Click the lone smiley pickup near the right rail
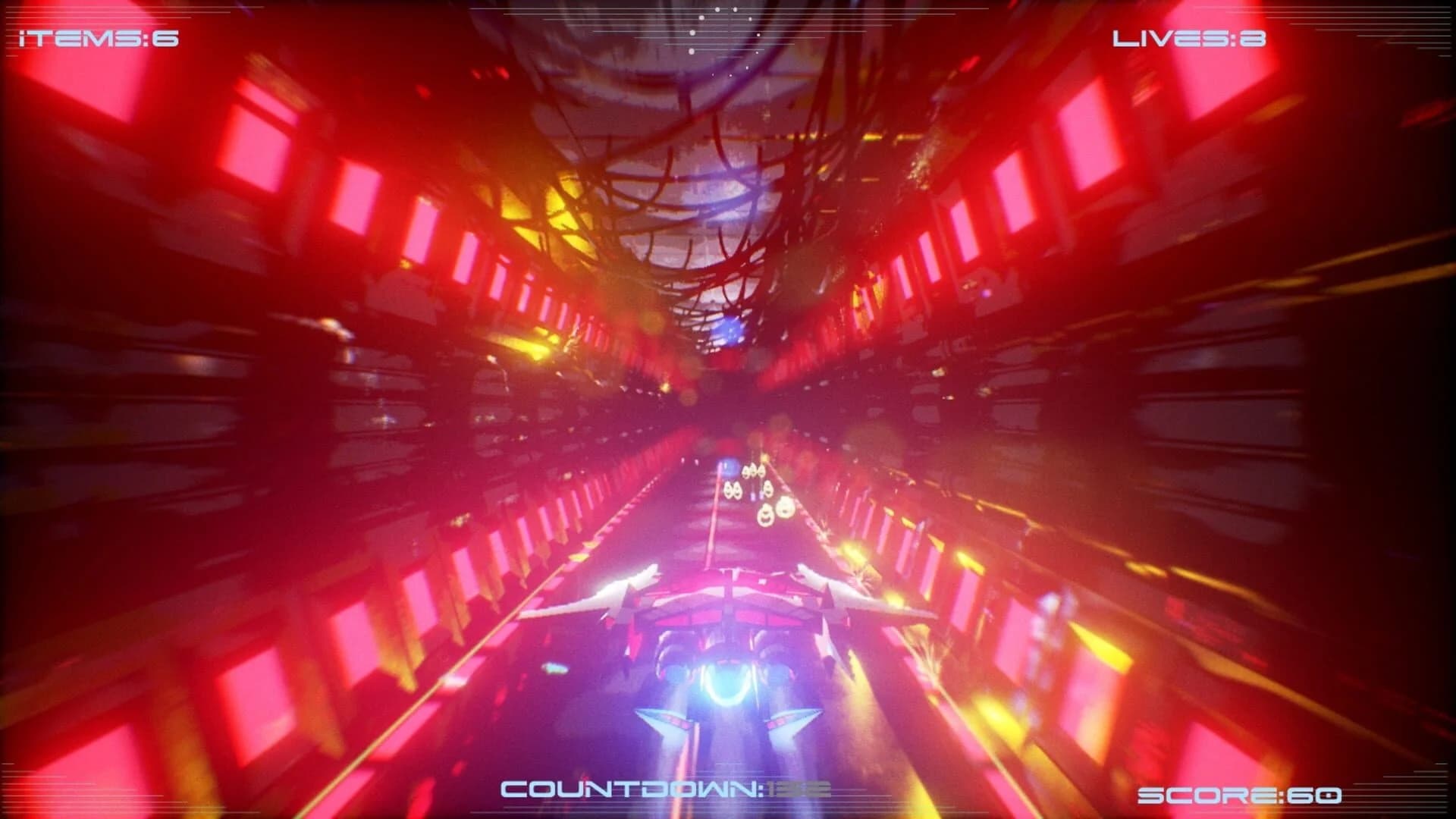This screenshot has width=1456, height=819. pos(768,488)
